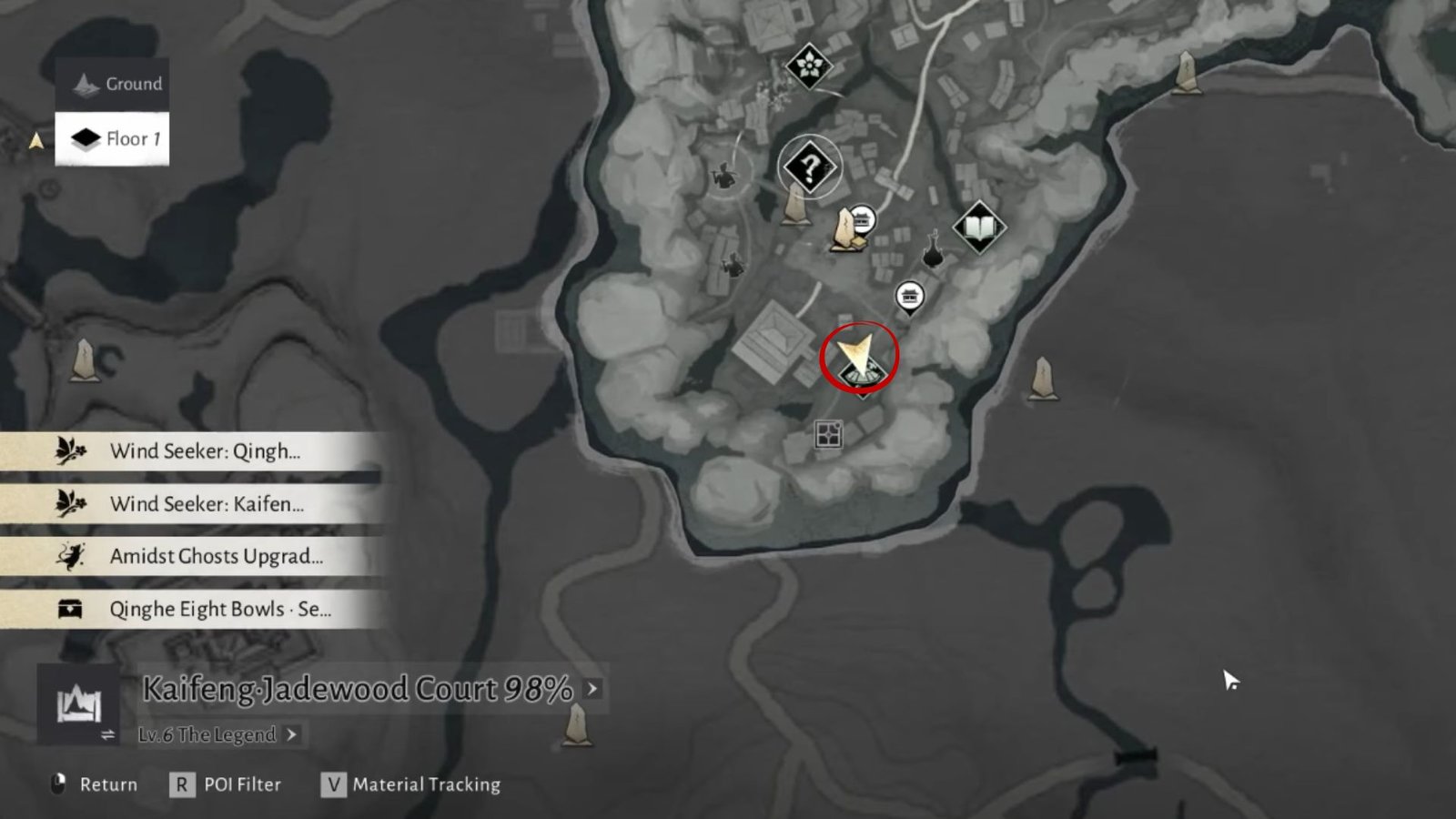Select the Wind Seeker: Kaifen... entry
The width and height of the screenshot is (1456, 819).
coord(191,504)
